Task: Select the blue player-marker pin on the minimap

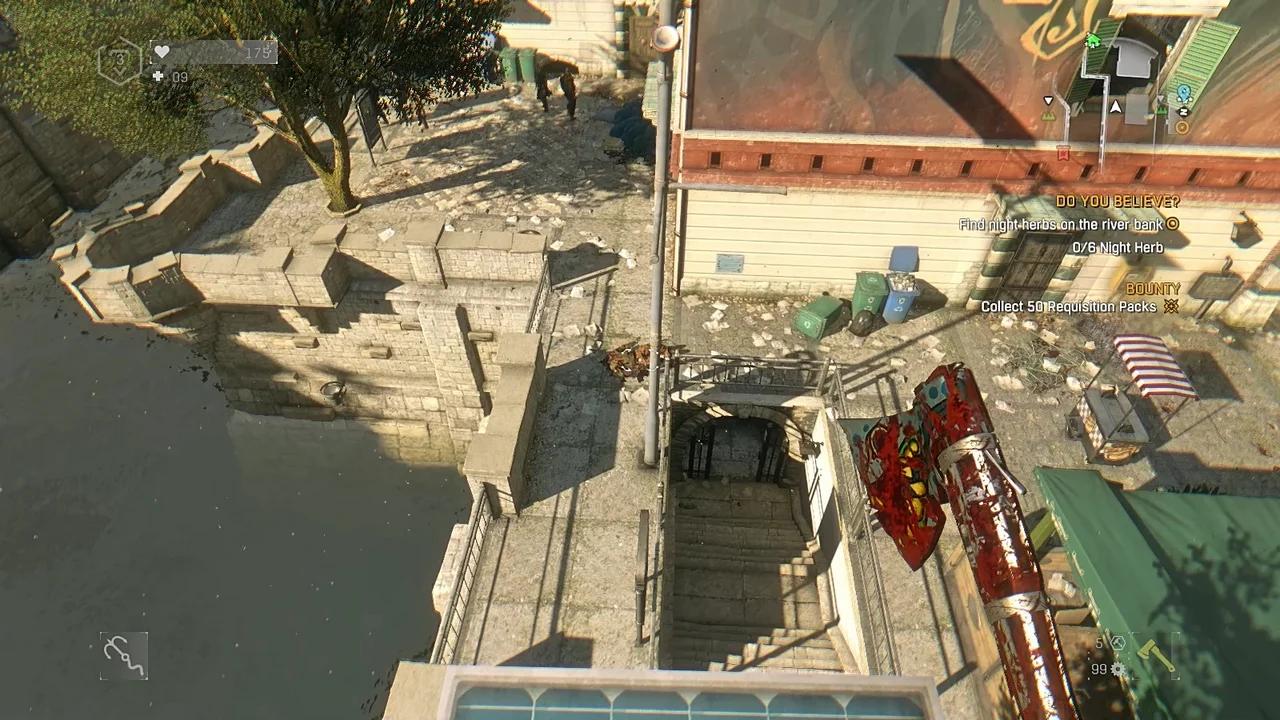Action: 1184,92
